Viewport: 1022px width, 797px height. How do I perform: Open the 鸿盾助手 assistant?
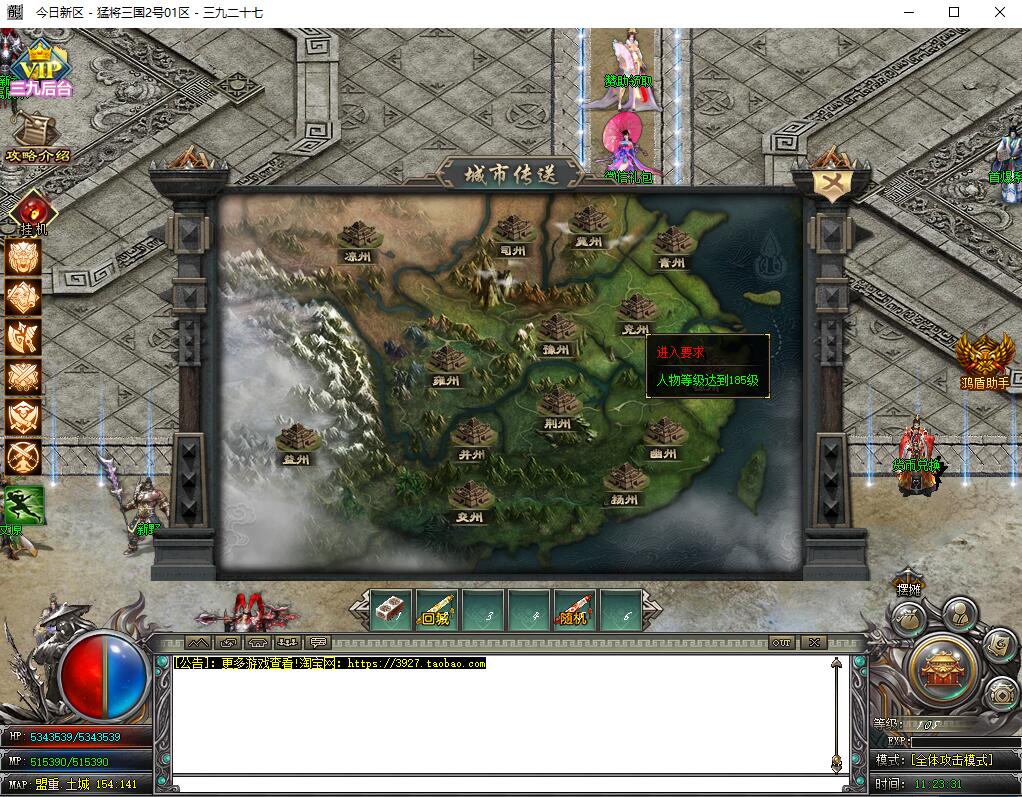tap(984, 358)
